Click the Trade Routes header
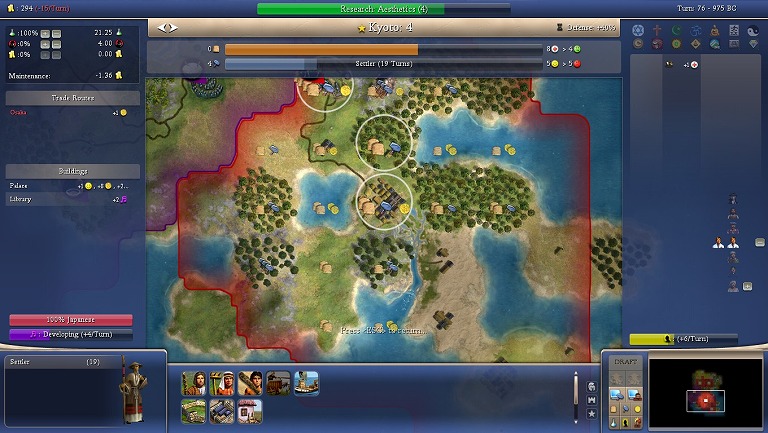768x433 pixels. tap(72, 98)
